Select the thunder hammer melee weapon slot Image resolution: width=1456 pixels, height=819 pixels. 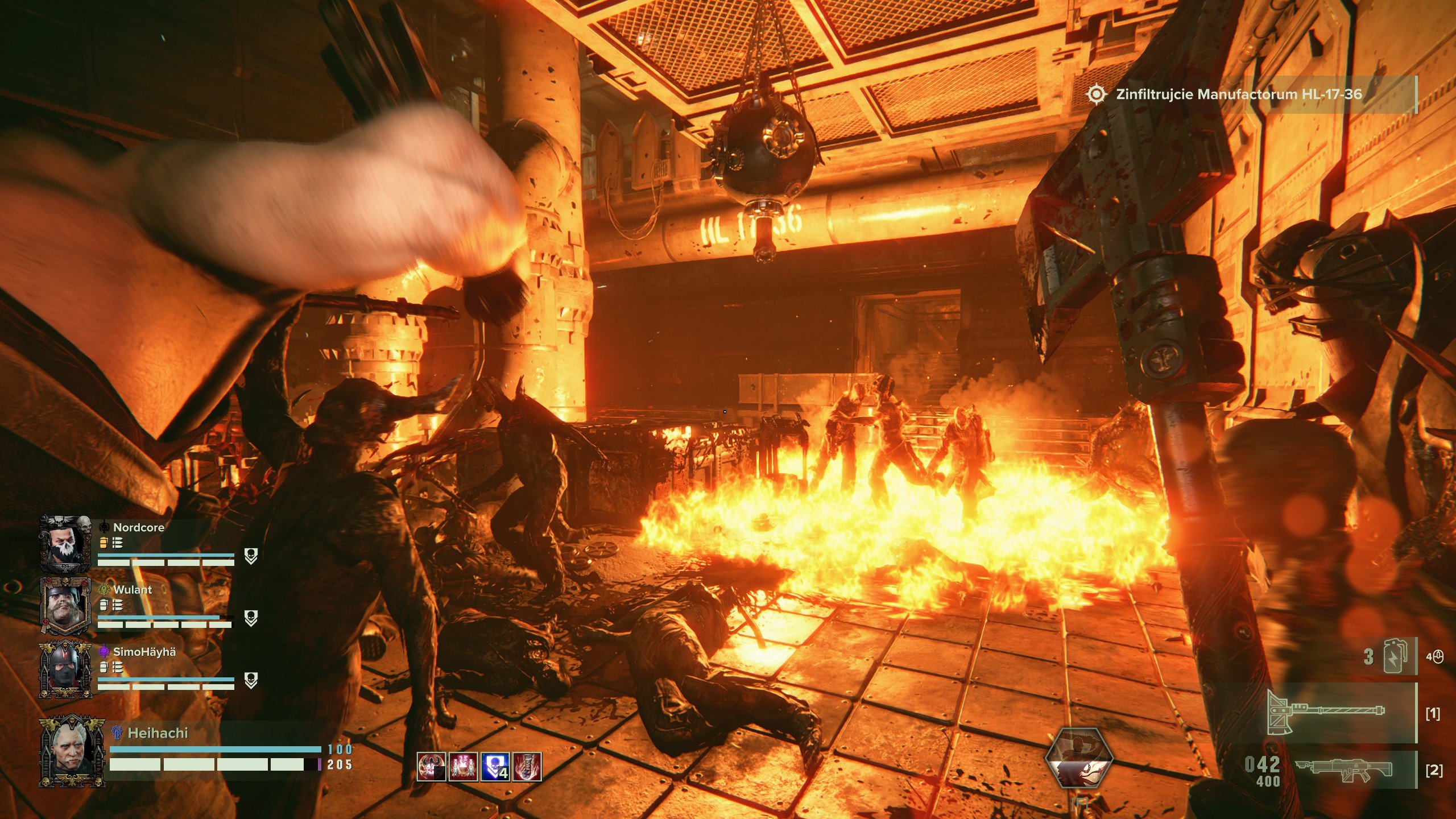tap(1325, 713)
